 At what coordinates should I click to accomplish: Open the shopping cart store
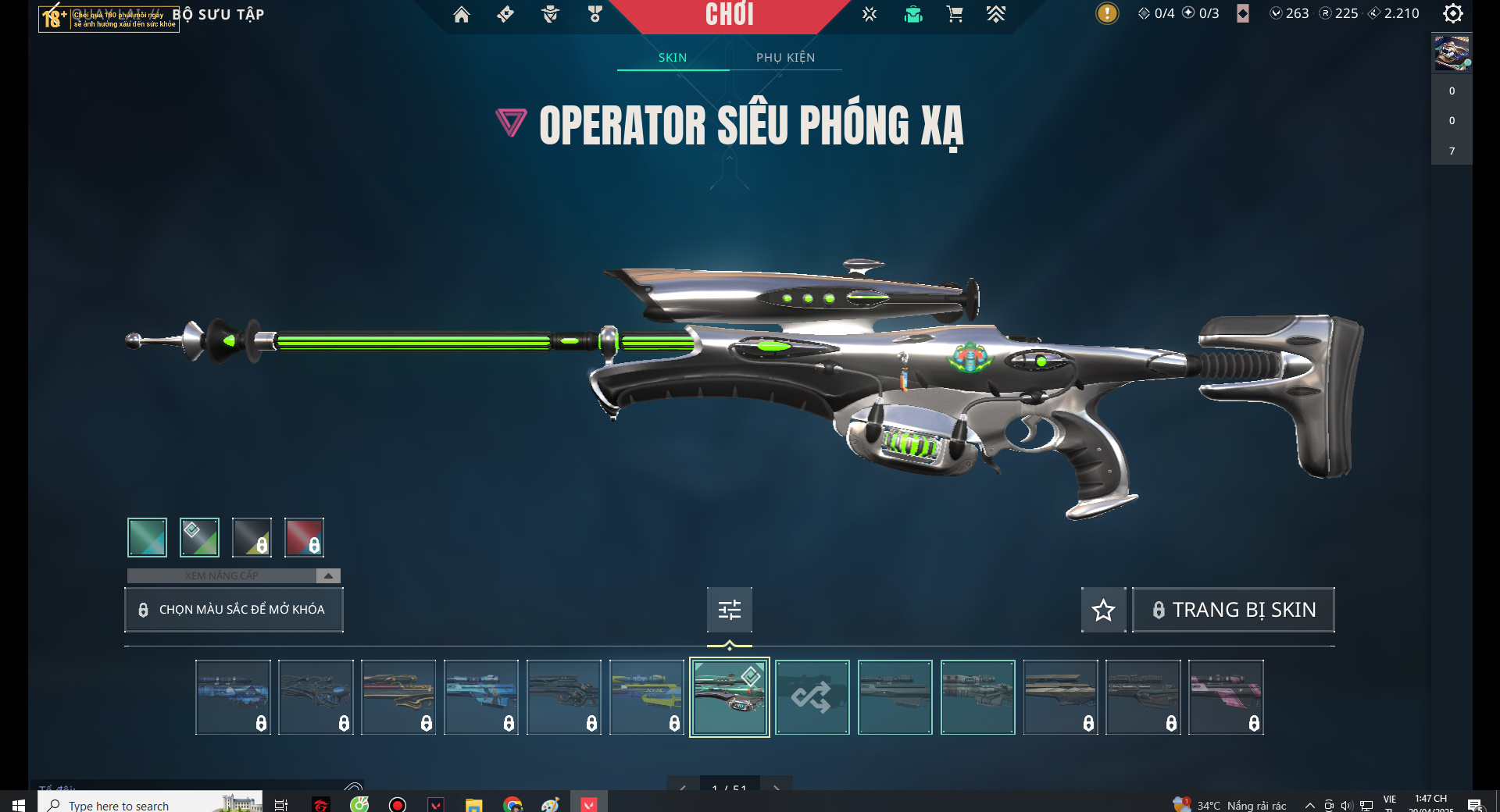[x=954, y=14]
